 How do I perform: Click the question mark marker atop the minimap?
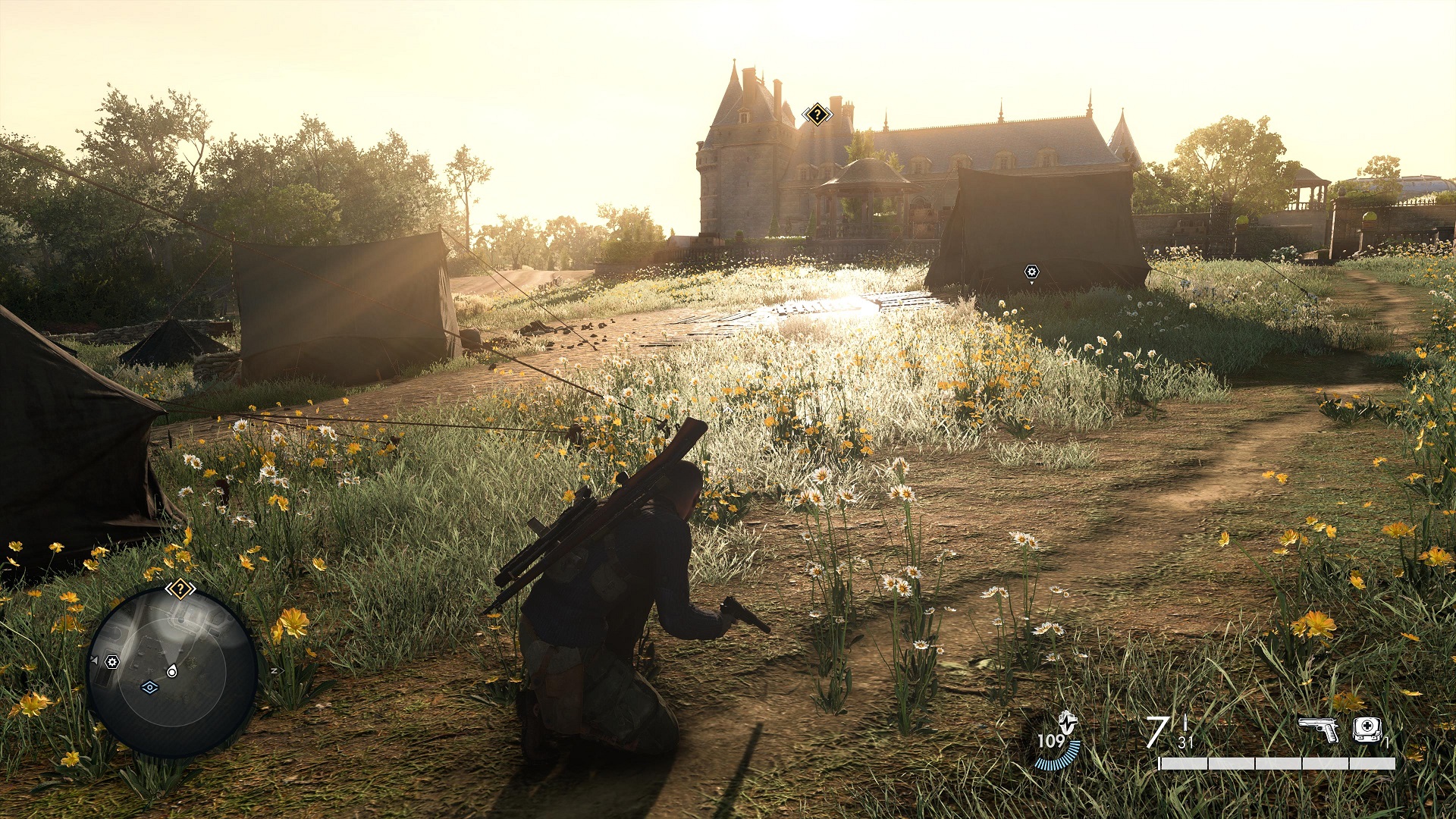tap(180, 588)
